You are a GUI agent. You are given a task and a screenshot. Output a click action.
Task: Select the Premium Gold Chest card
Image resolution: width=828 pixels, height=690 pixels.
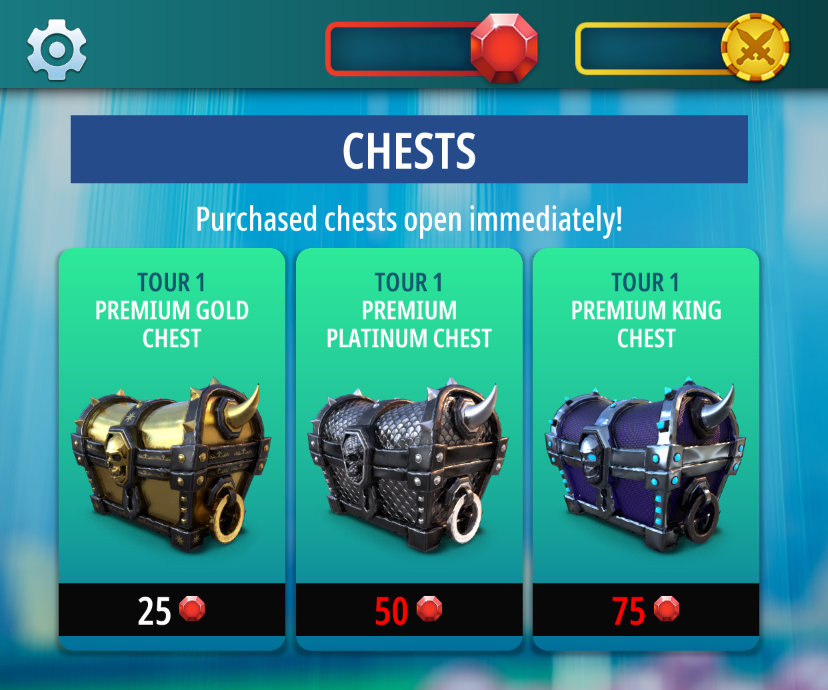tap(172, 440)
